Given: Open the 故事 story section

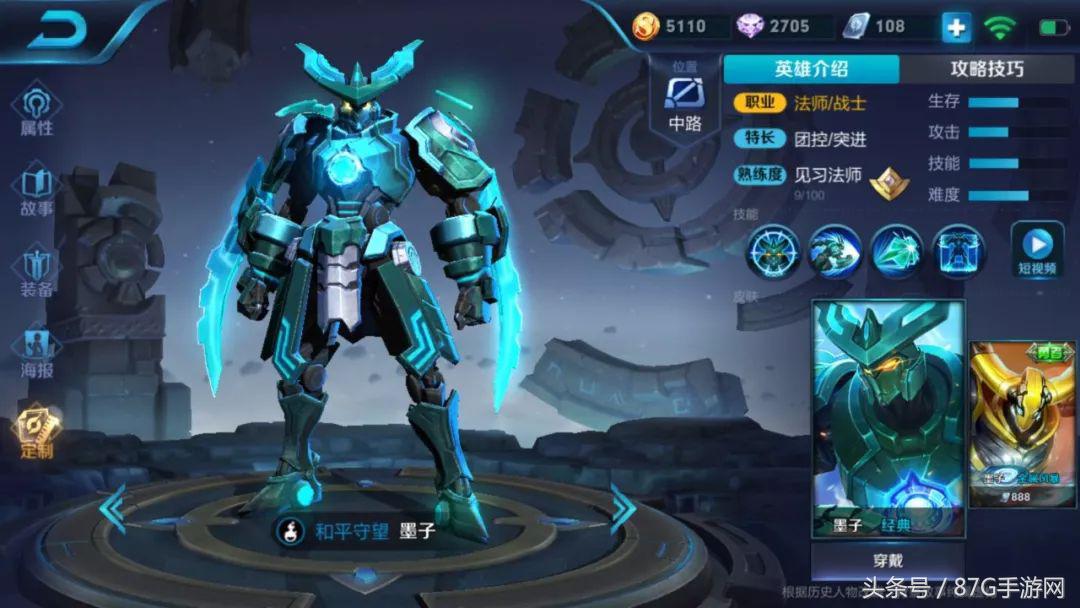Looking at the screenshot, I should point(37,192).
